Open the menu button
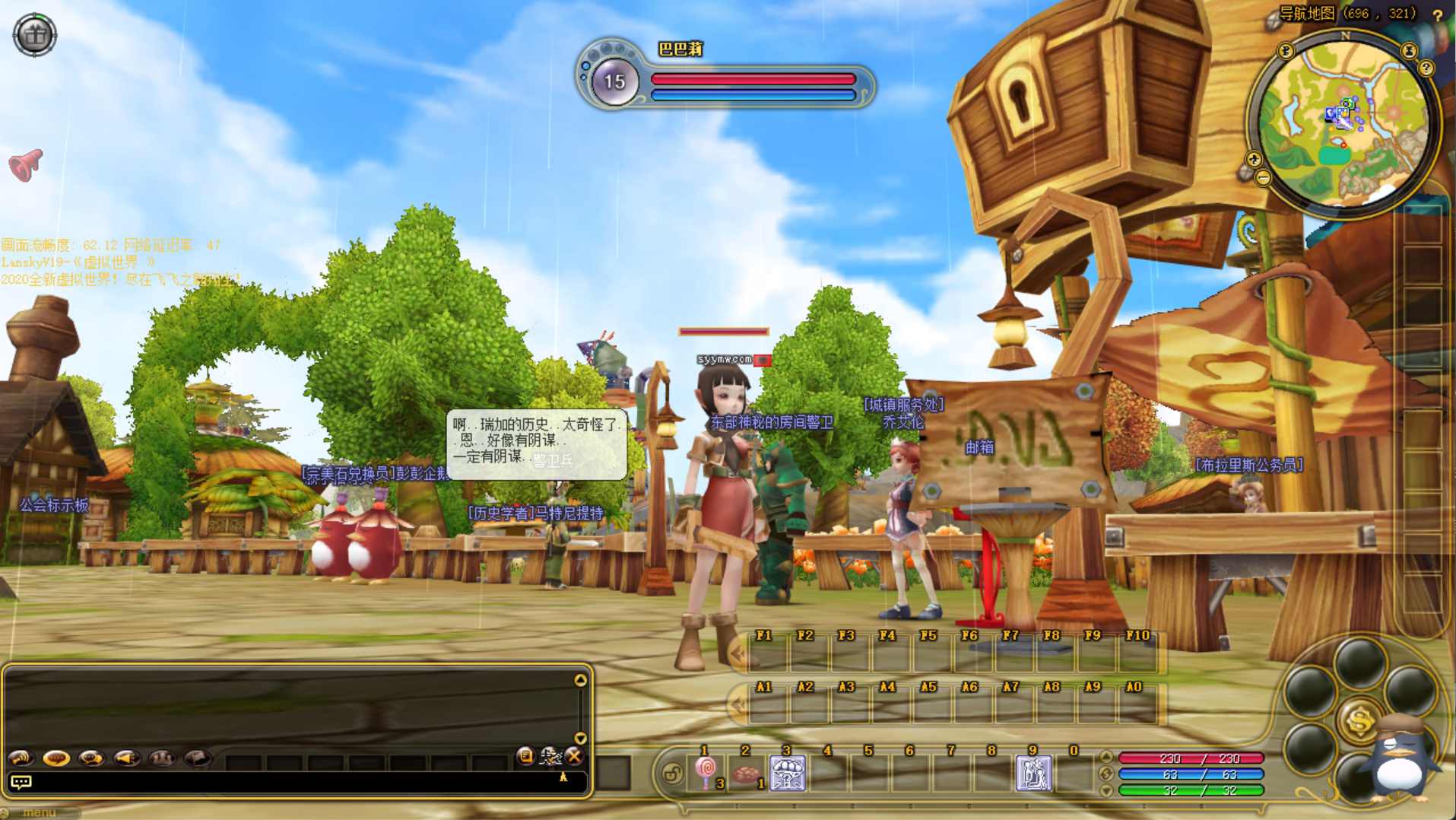 (38, 813)
